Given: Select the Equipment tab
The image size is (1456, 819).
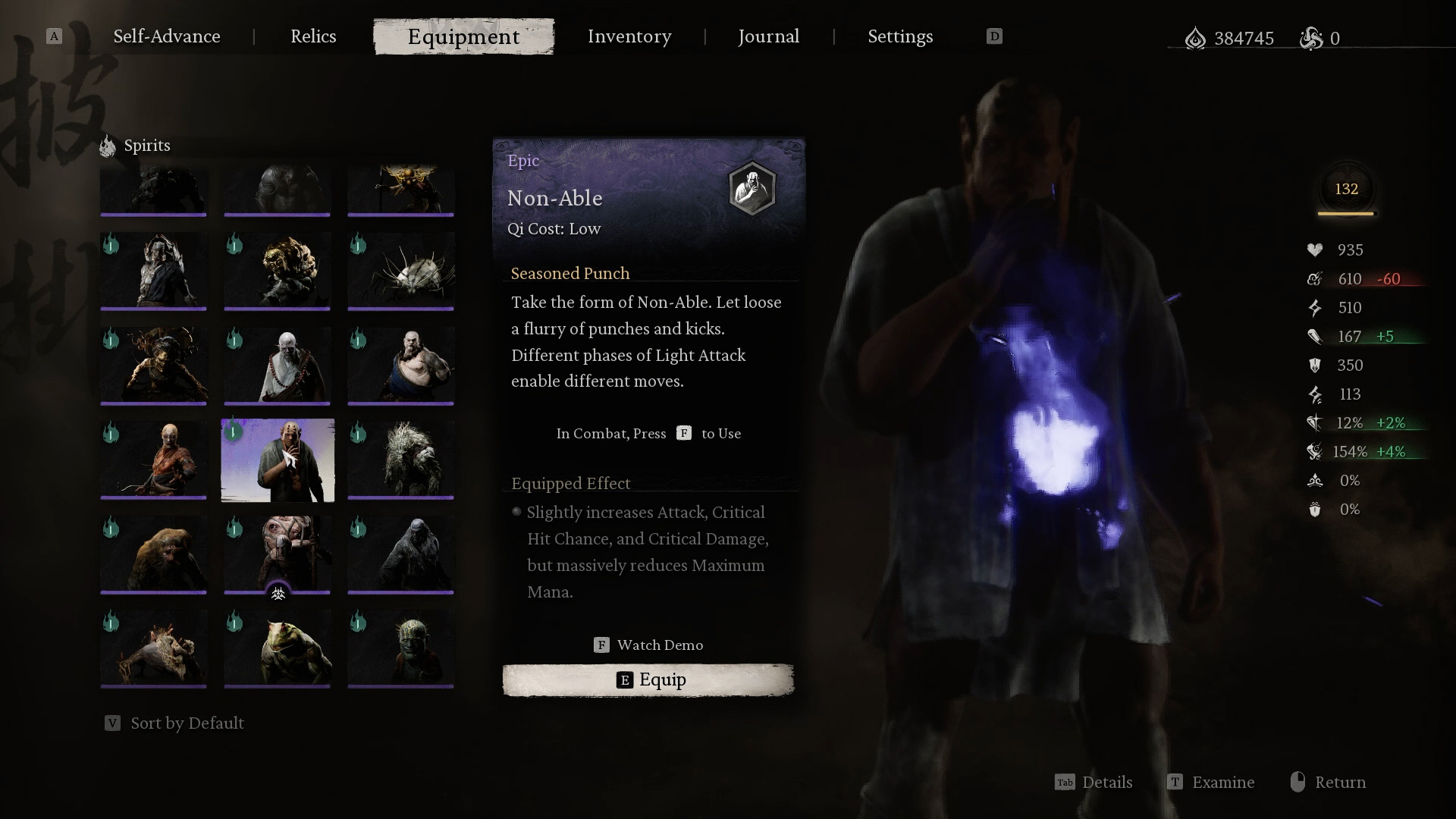Looking at the screenshot, I should click(463, 36).
